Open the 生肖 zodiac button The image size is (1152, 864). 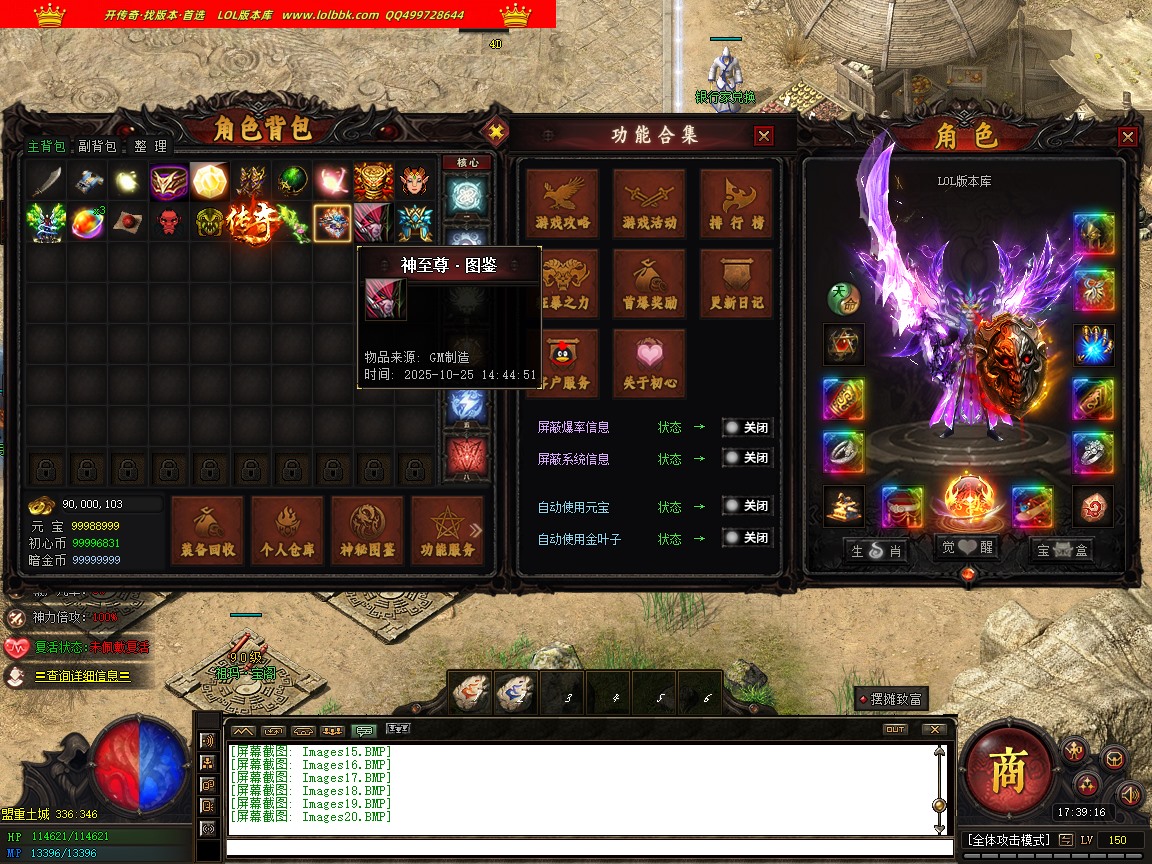tap(877, 549)
